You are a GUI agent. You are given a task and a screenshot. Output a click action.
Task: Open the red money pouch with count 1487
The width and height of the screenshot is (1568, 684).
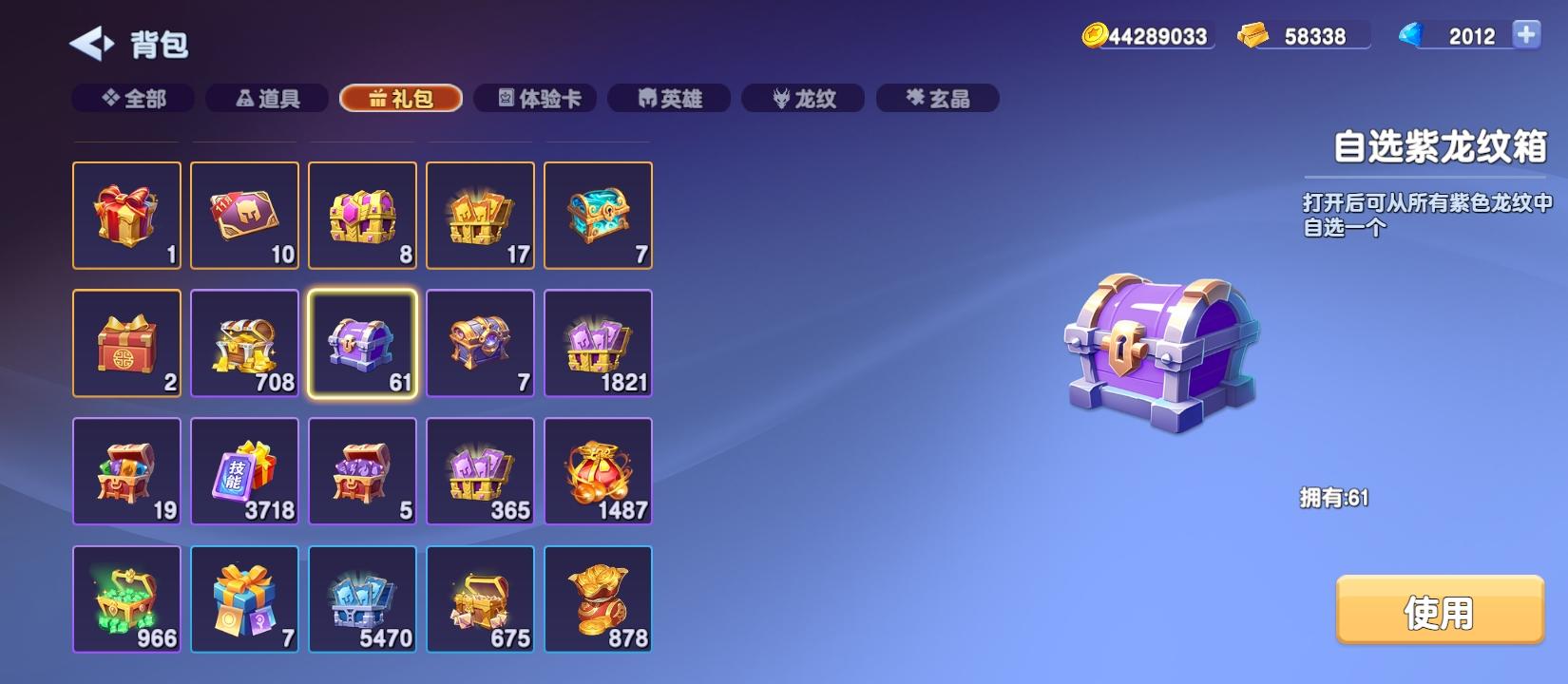pos(598,470)
